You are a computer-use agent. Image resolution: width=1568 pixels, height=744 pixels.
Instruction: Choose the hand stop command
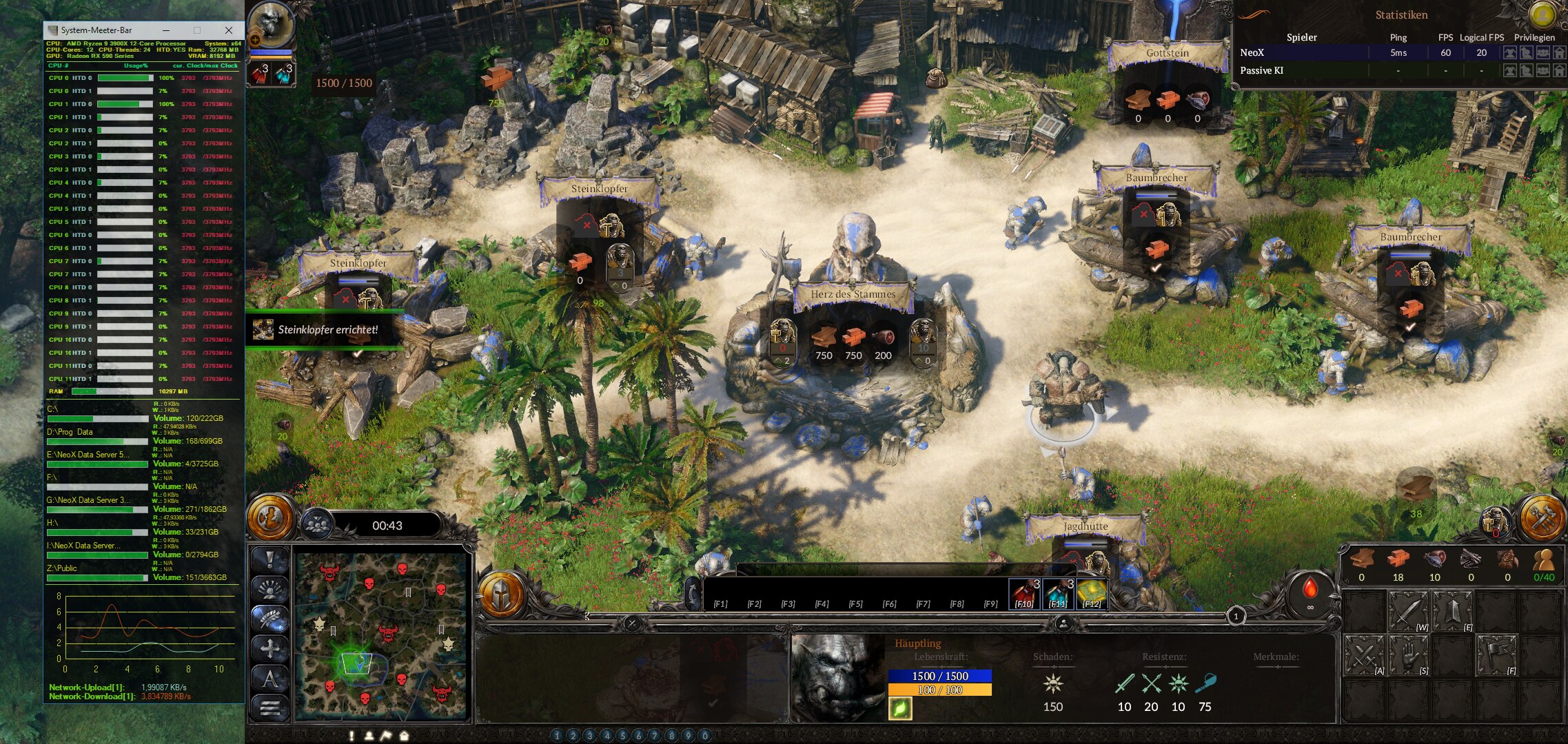(1408, 656)
